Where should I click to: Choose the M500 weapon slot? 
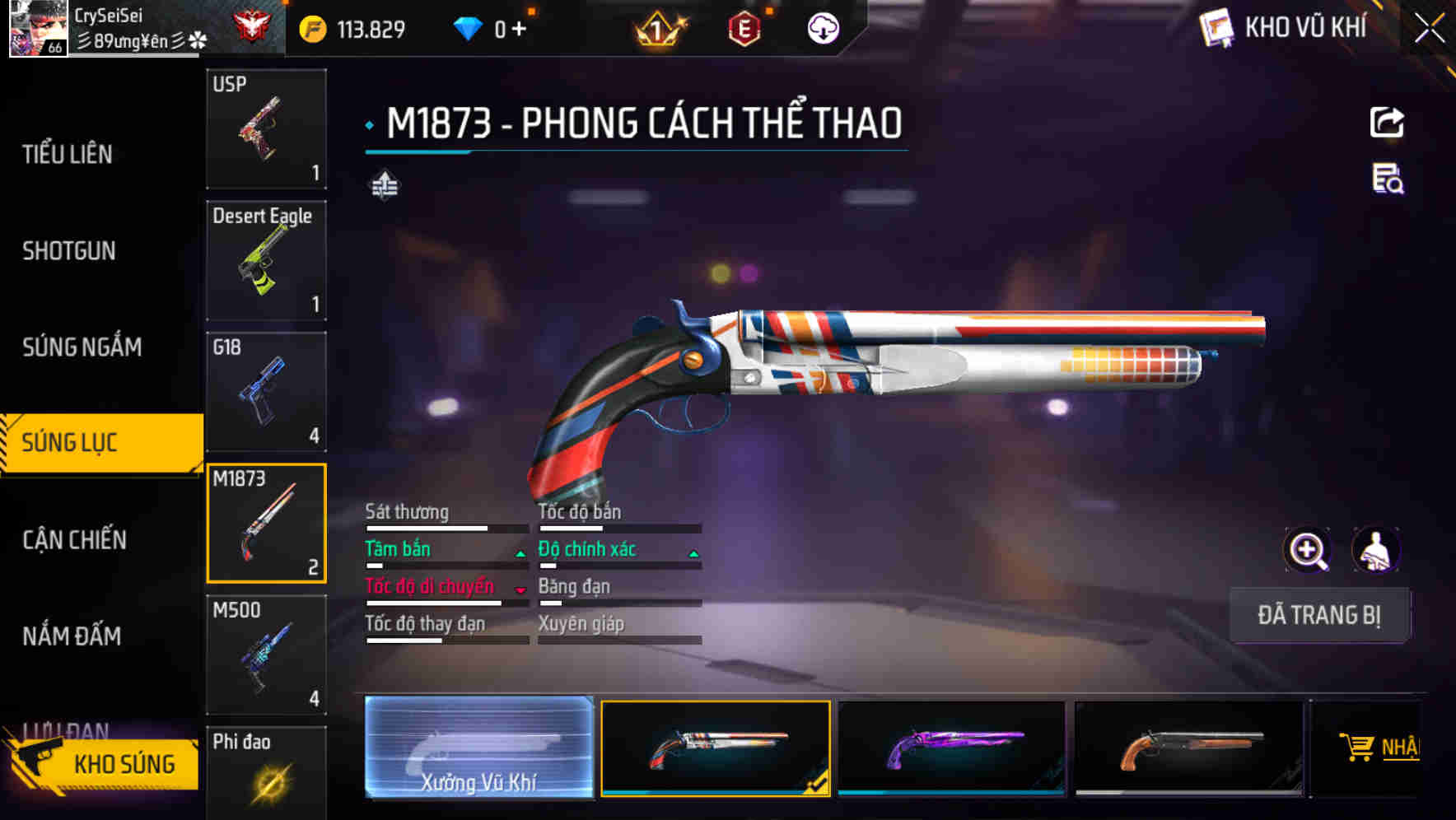pyautogui.click(x=266, y=655)
